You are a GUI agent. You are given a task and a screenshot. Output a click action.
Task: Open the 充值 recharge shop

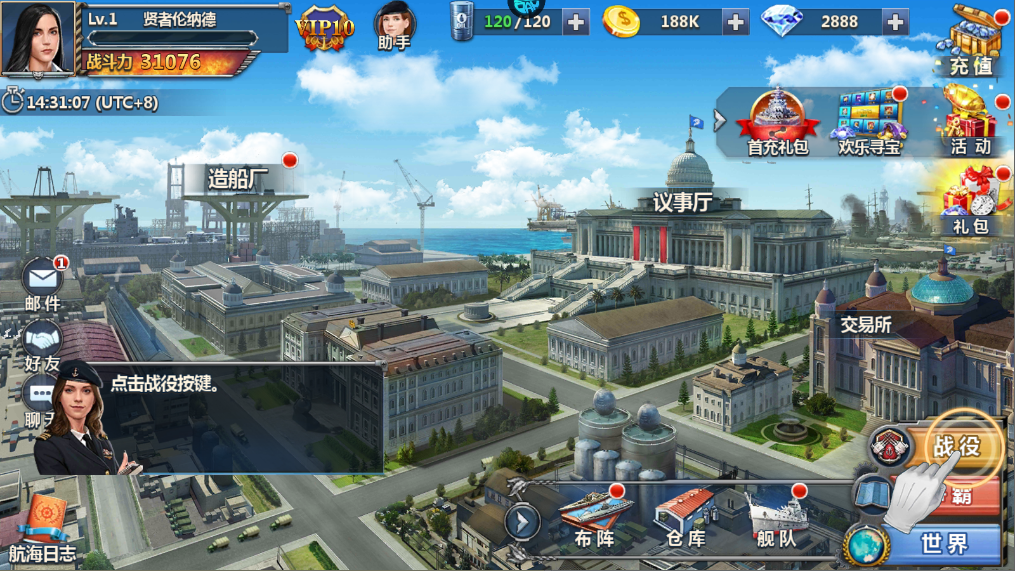click(969, 42)
